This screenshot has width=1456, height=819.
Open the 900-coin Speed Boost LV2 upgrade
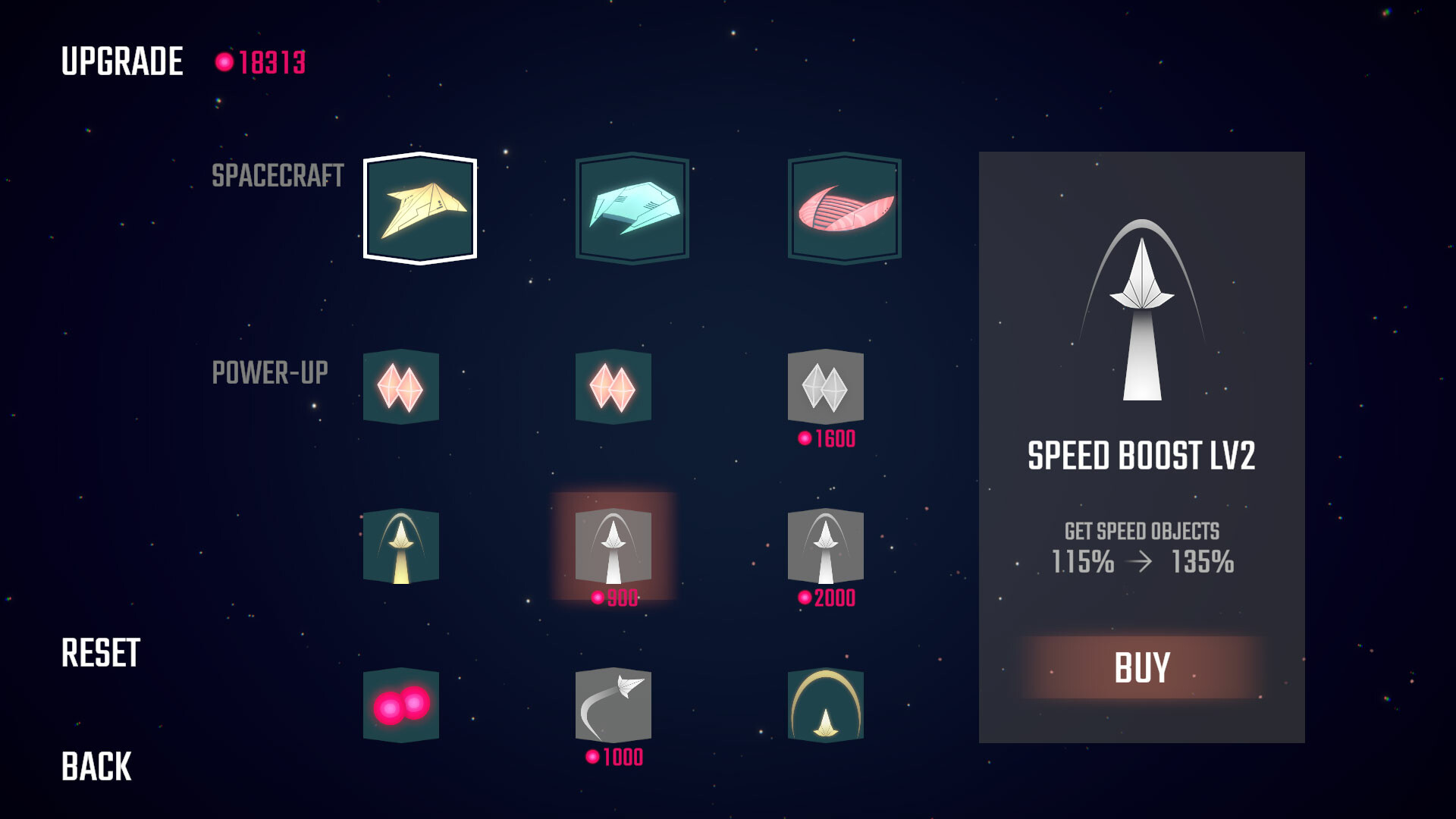tap(614, 548)
